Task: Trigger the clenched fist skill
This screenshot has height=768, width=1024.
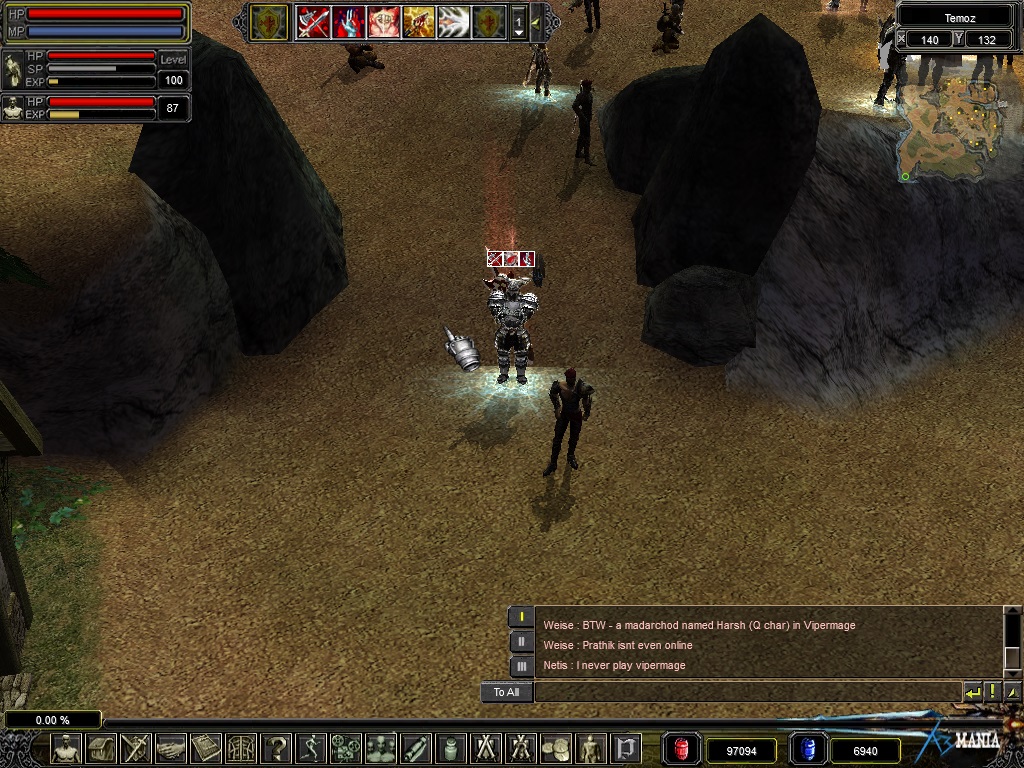Action: (383, 21)
